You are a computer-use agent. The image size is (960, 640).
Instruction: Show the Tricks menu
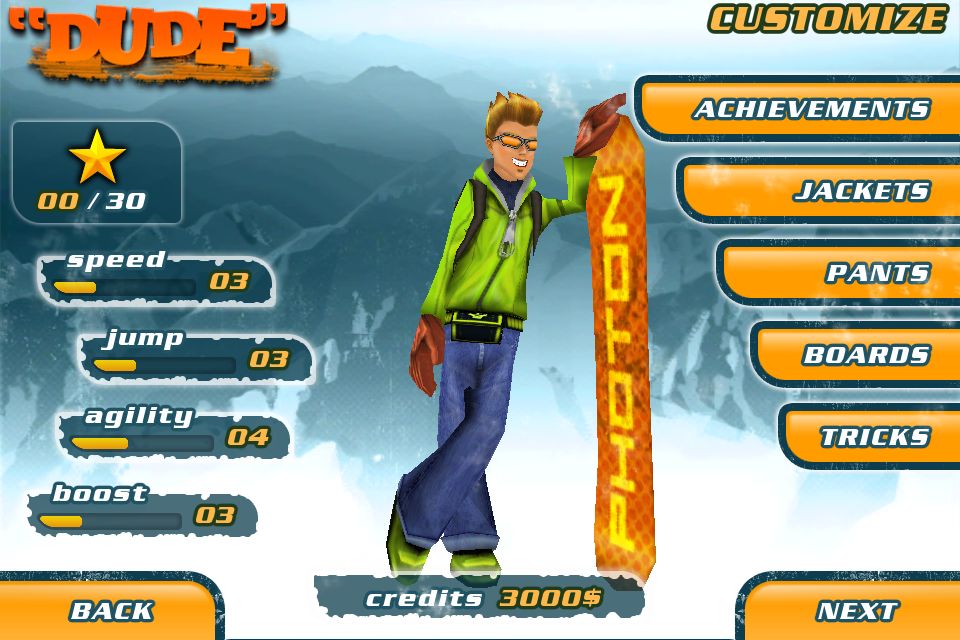874,437
